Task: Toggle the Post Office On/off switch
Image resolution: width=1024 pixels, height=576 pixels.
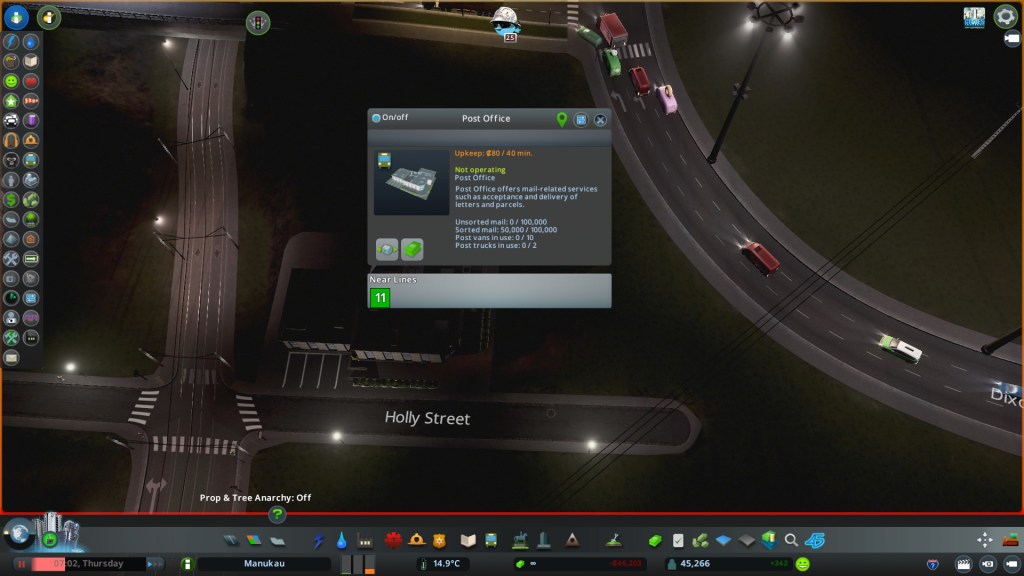Action: (x=376, y=118)
